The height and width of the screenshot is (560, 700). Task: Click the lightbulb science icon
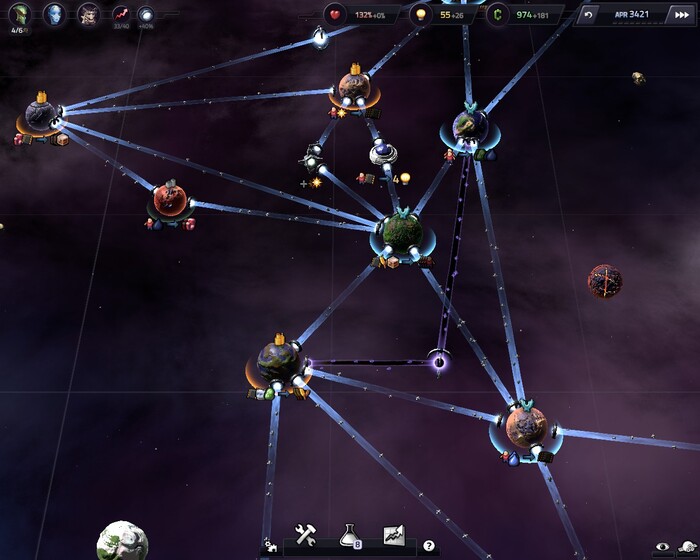[x=420, y=15]
